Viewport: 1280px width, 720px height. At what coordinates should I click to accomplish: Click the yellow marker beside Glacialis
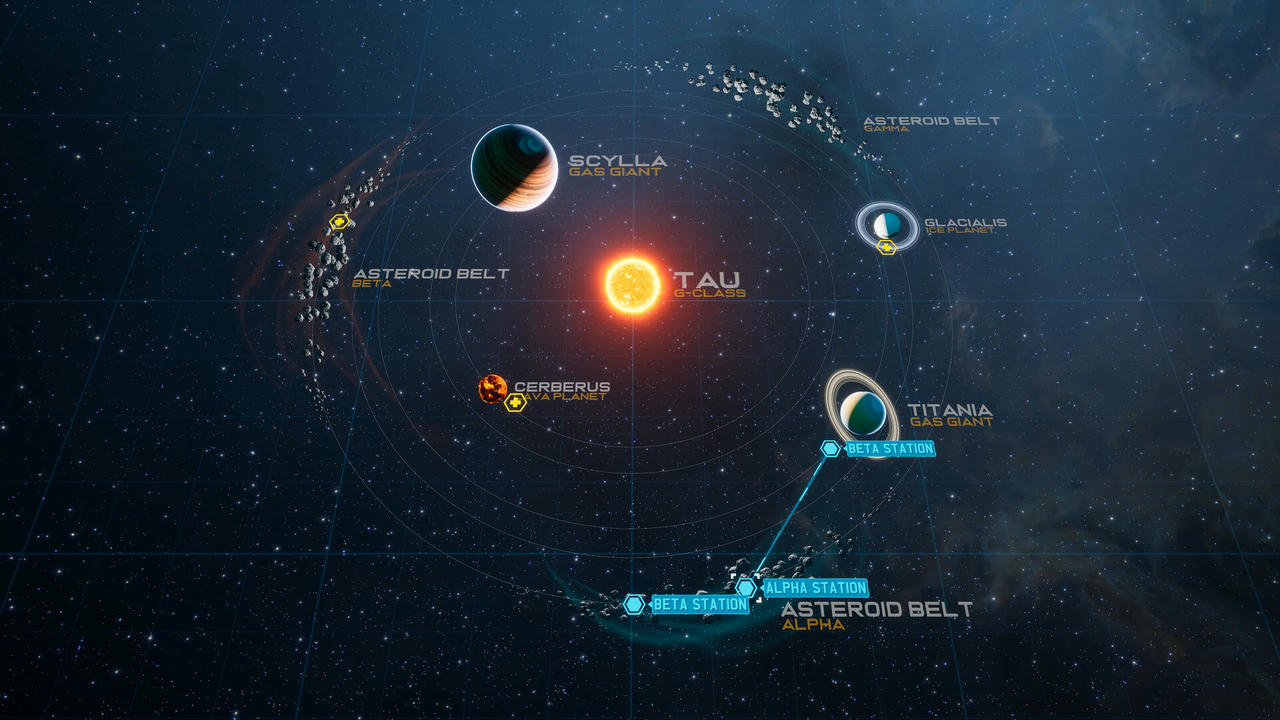click(x=884, y=245)
